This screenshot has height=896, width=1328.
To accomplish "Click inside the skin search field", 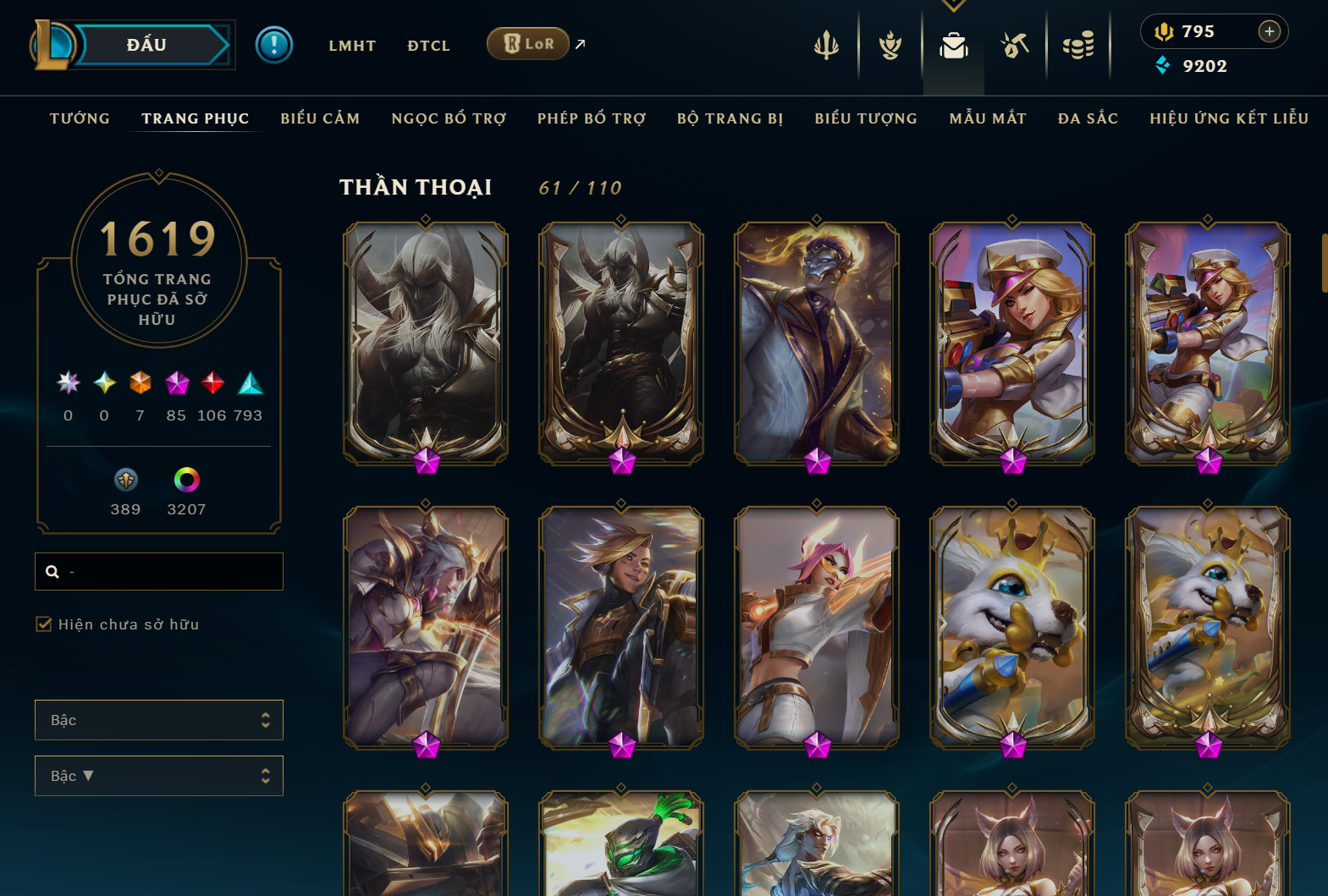I will click(x=158, y=571).
